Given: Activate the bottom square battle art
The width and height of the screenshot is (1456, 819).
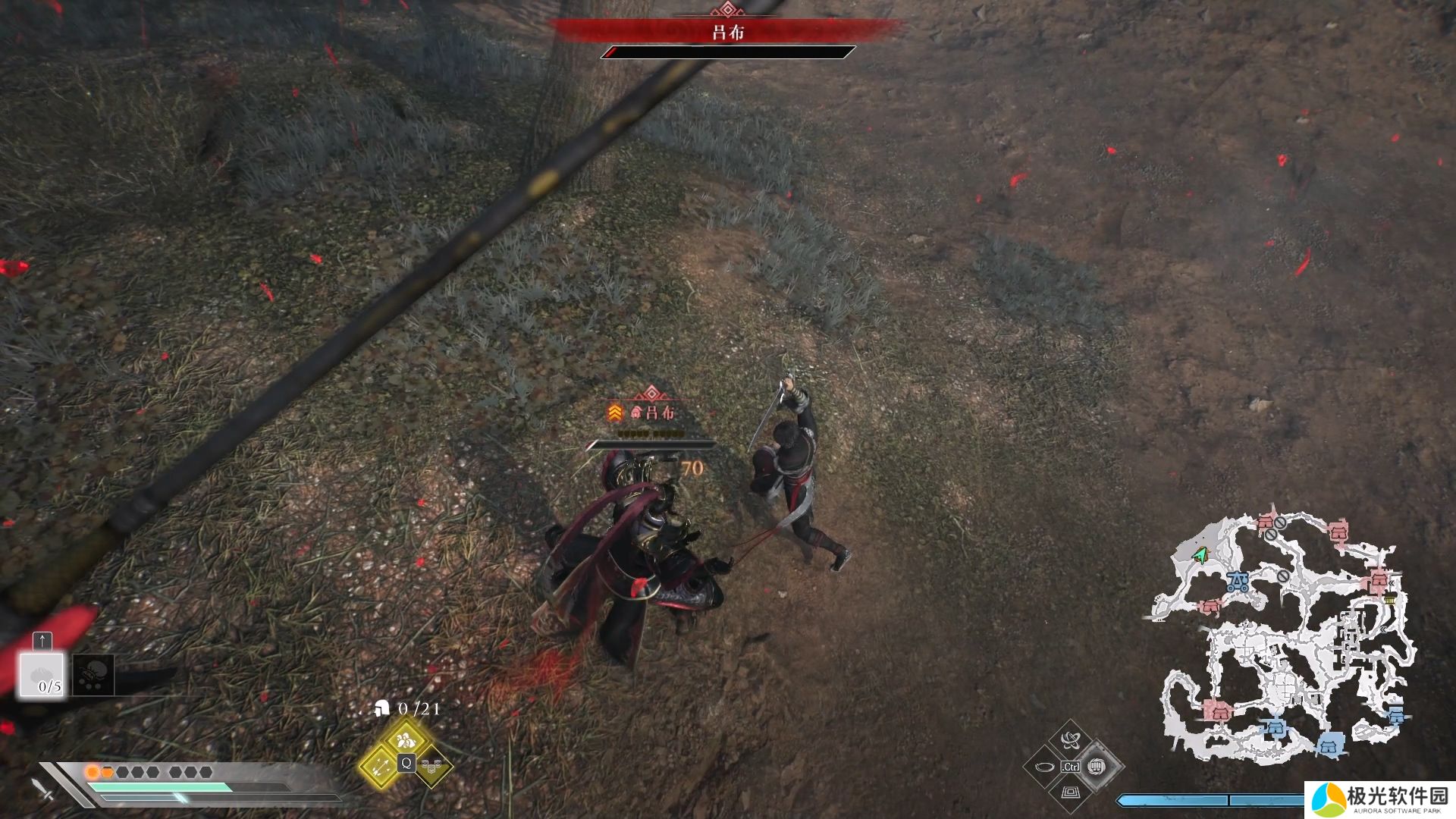Looking at the screenshot, I should pyautogui.click(x=1070, y=792).
